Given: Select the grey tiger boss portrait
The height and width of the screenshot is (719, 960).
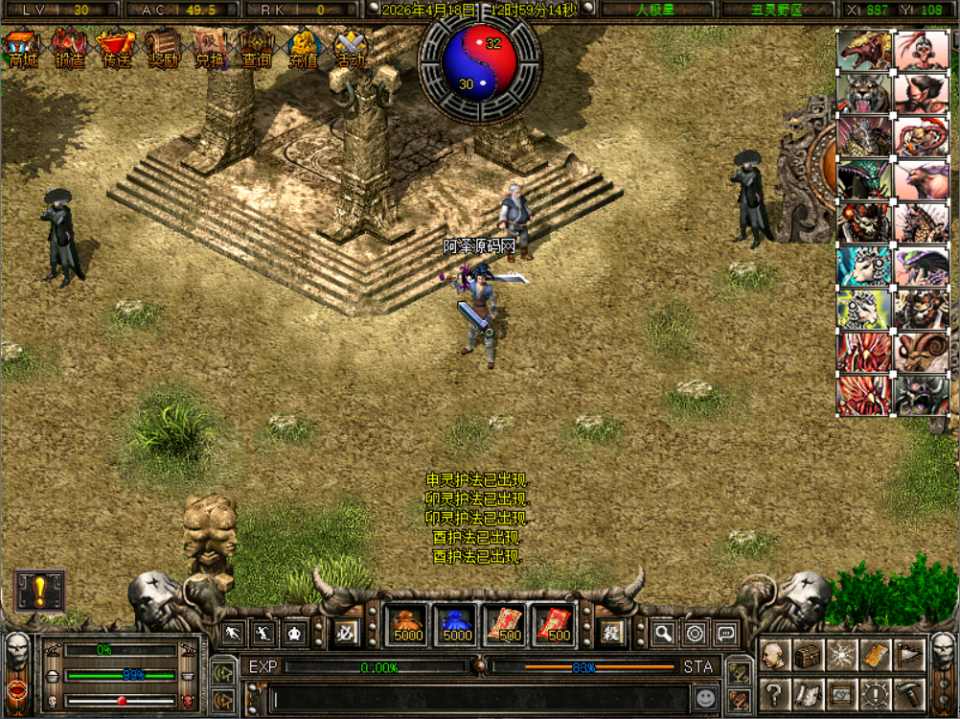Looking at the screenshot, I should 864,93.
